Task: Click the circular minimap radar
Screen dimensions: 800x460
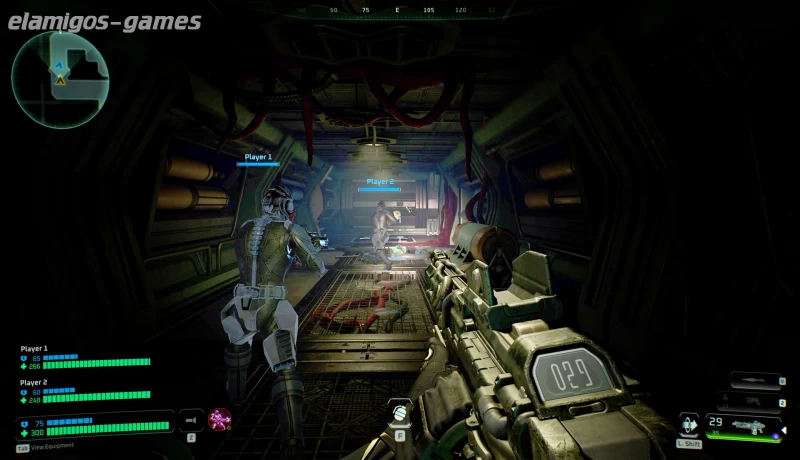Action: click(x=60, y=79)
